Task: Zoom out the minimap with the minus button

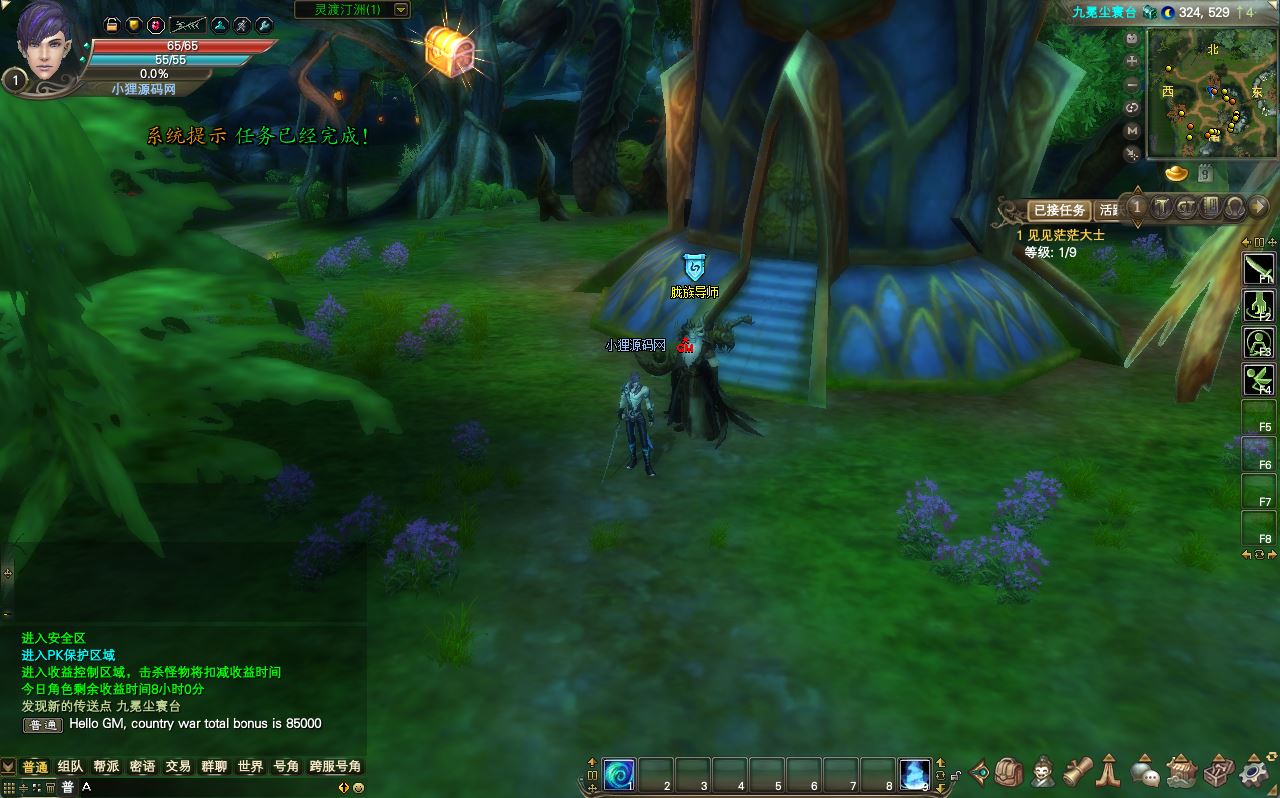Action: [x=1132, y=85]
